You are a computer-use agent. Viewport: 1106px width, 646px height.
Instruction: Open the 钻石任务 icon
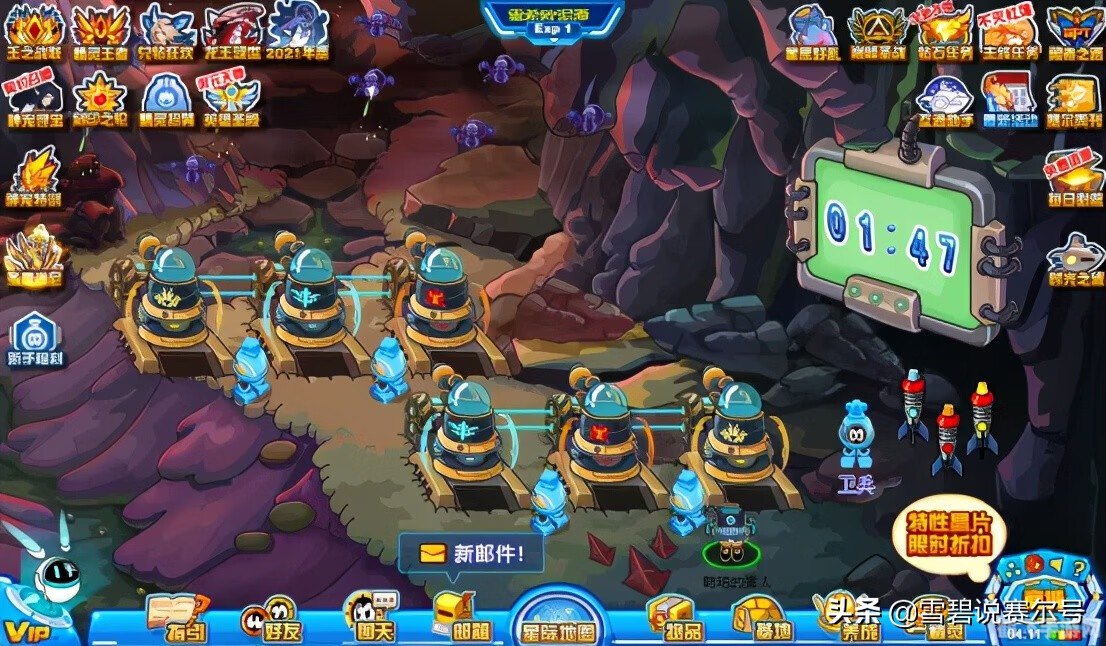943,31
